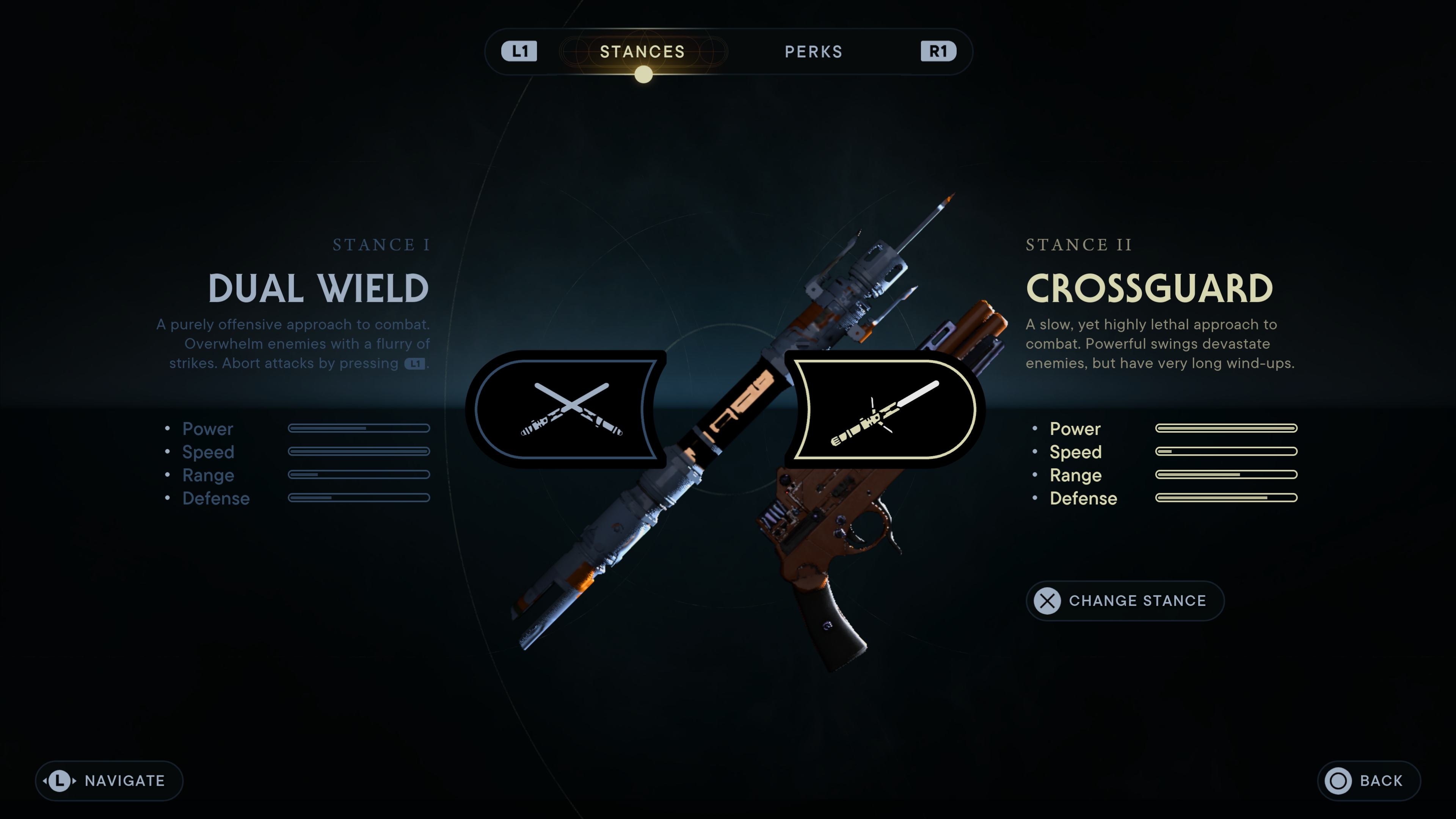Switch to the Perks tab
This screenshot has height=819, width=1456.
point(814,52)
